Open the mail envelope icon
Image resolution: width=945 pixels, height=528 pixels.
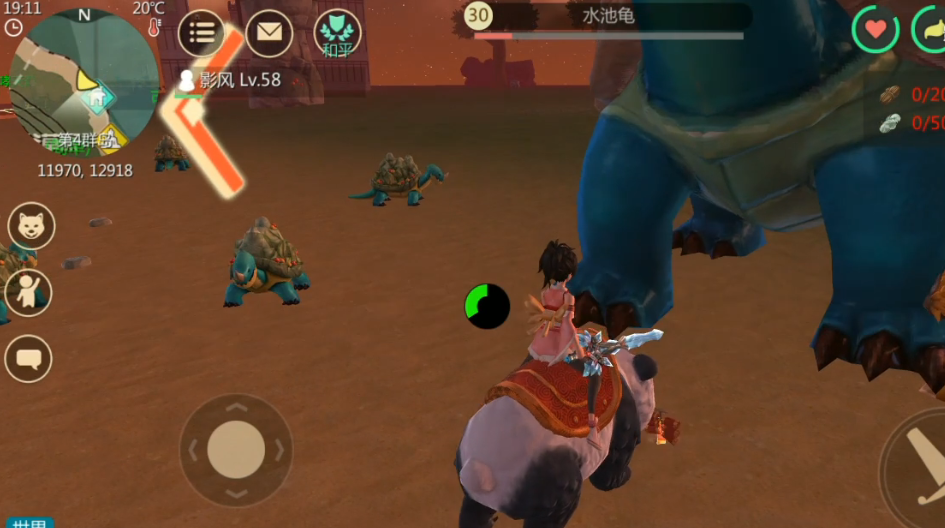tap(269, 33)
